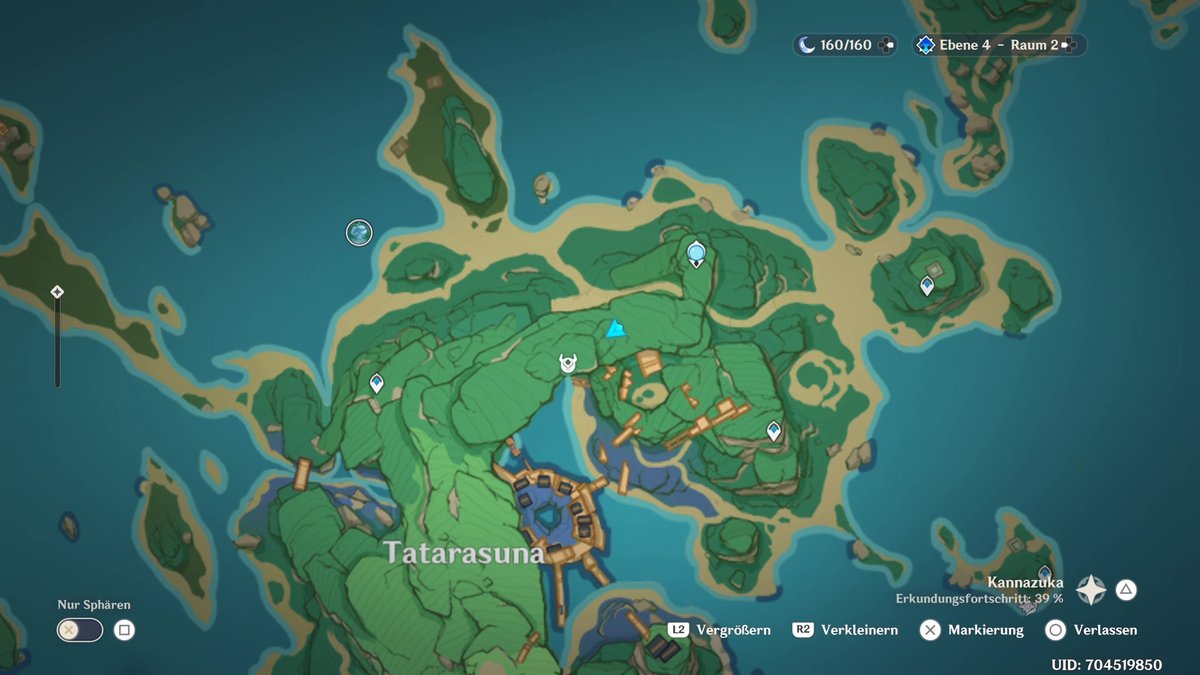Select the blue orb pin north of the player arrow
1200x675 pixels.
tap(696, 254)
